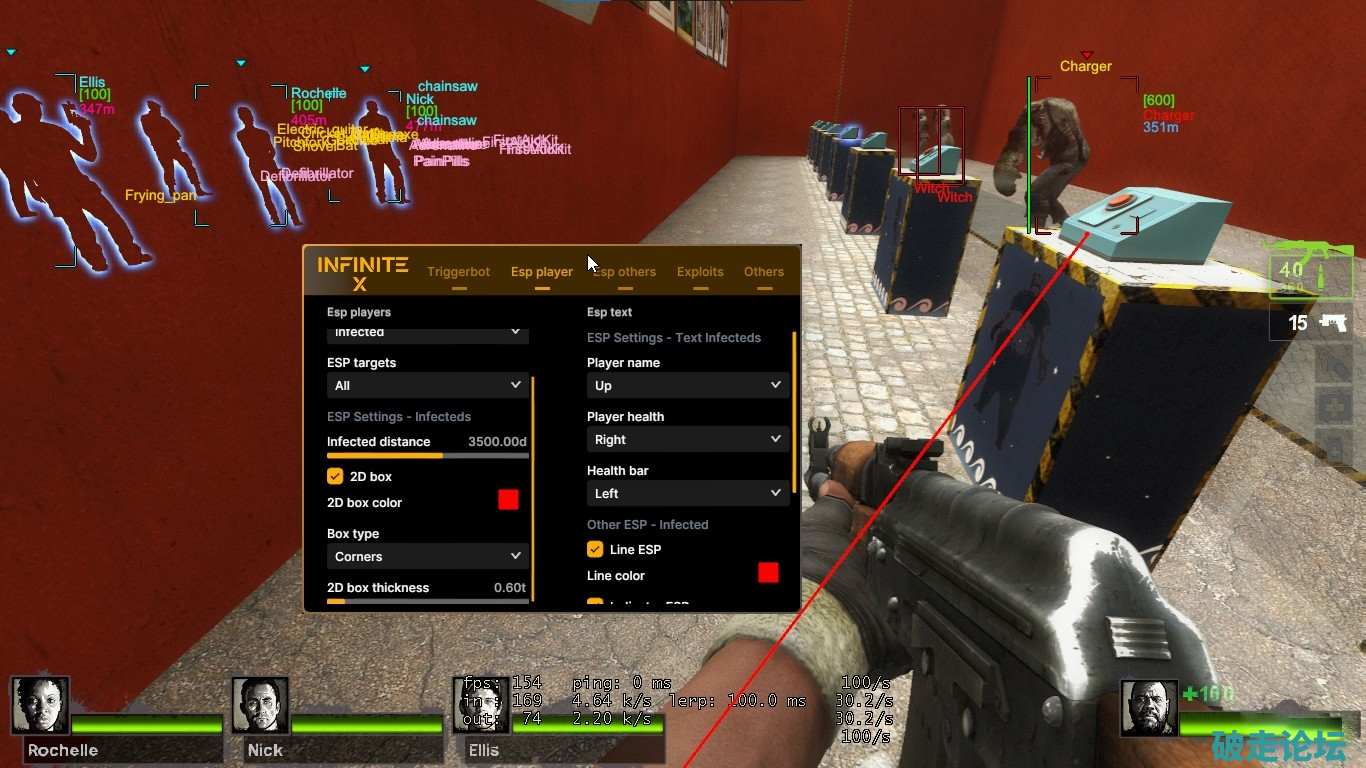Open the Health bar position dropdown
Viewport: 1366px width, 768px height.
(x=687, y=493)
